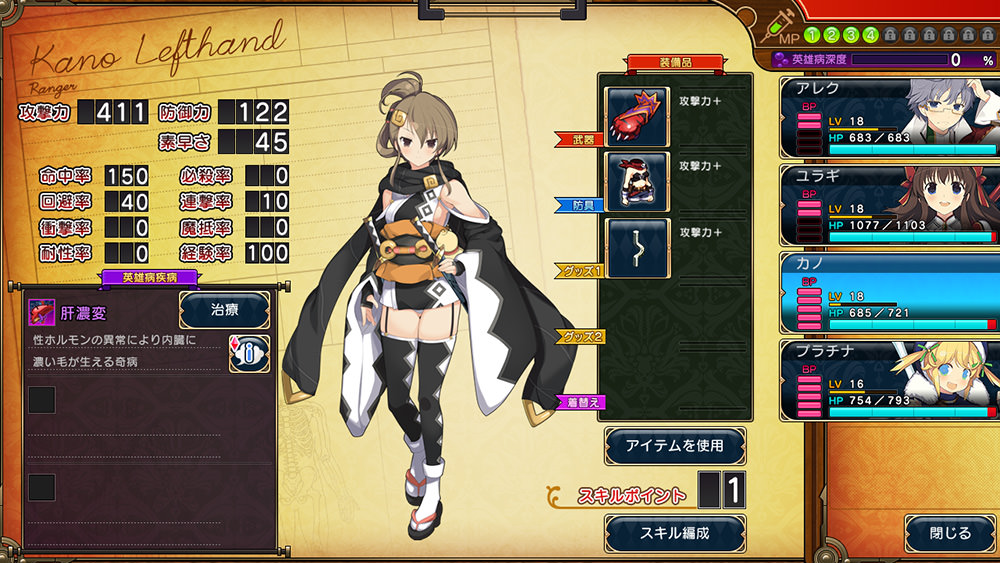
Task: Choose アレク in the party list
Action: (889, 118)
